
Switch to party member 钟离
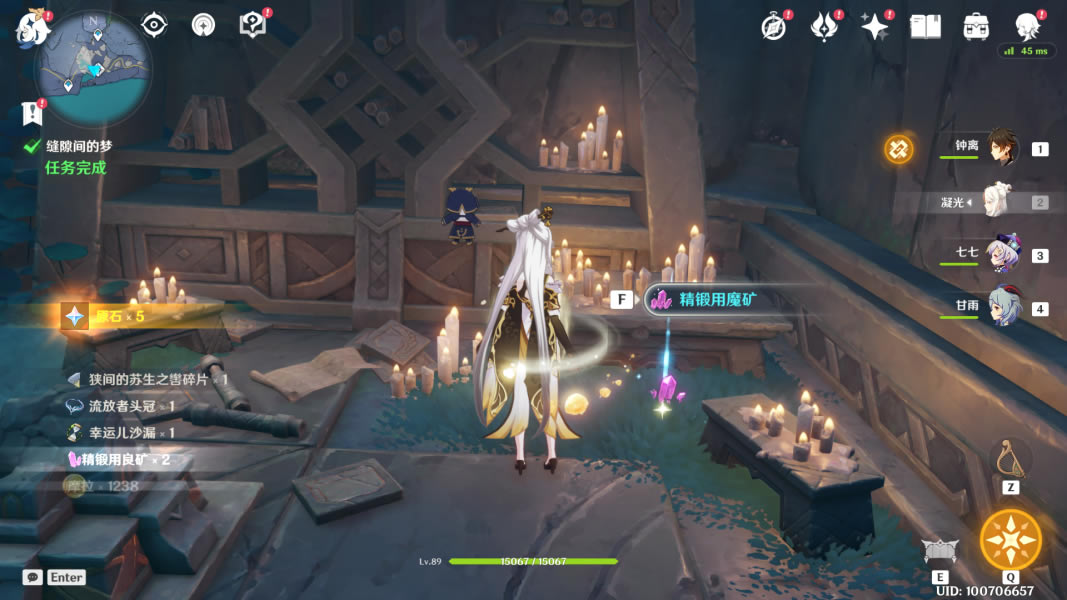point(1002,148)
